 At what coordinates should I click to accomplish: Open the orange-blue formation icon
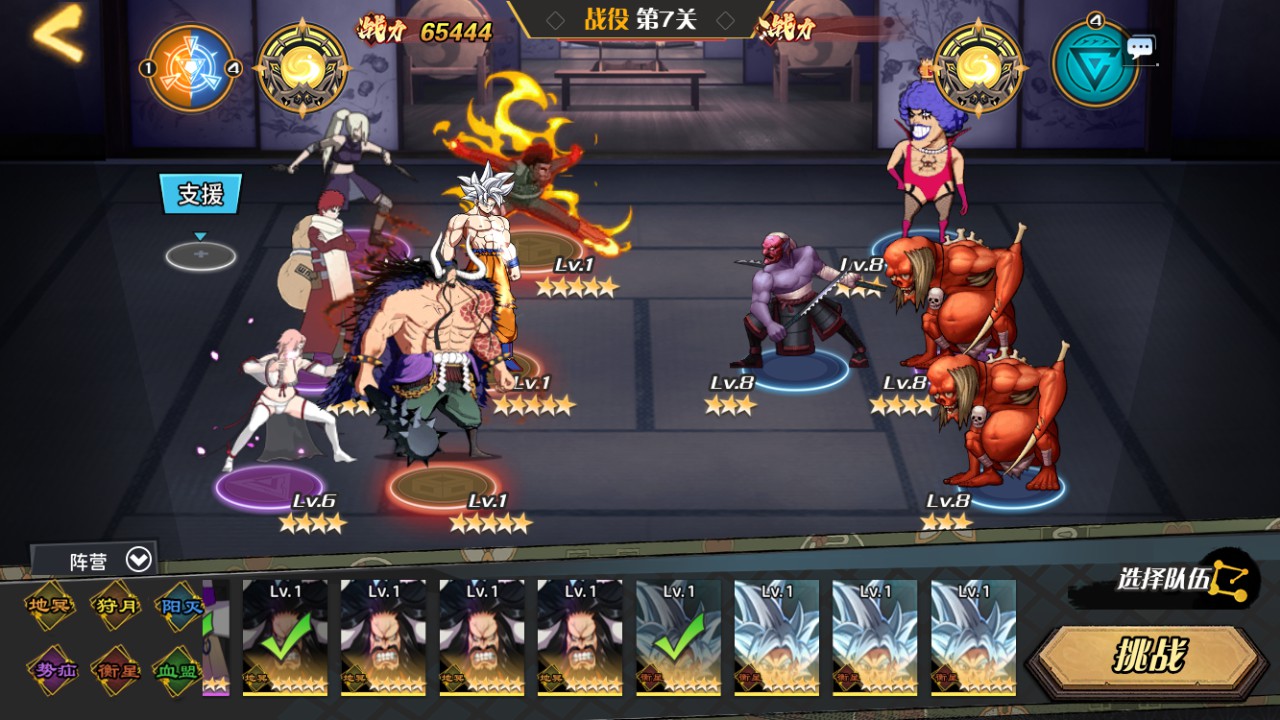click(190, 67)
